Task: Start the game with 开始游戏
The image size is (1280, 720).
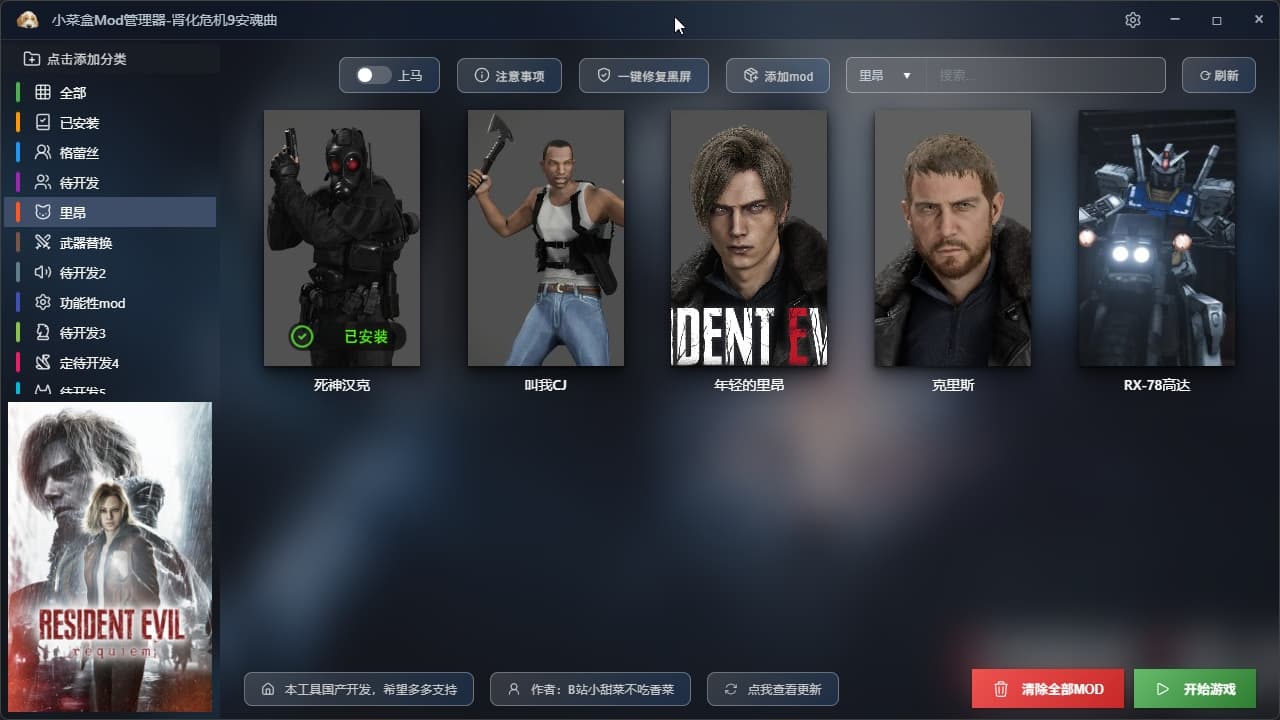Action: click(x=1195, y=689)
